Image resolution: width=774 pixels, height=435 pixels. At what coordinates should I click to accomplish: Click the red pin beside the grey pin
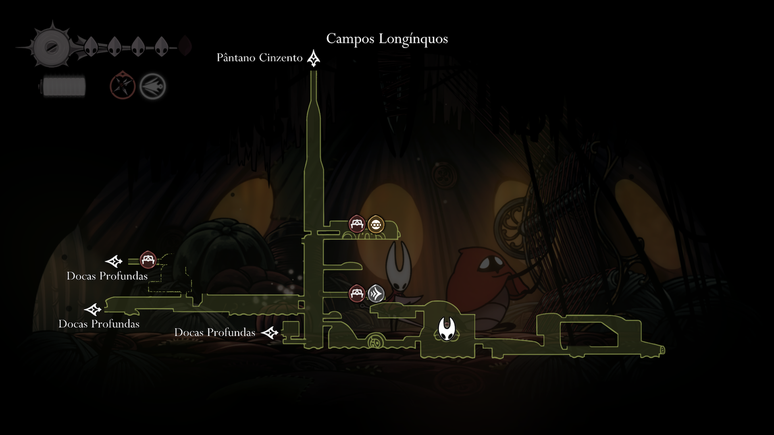[x=356, y=294]
